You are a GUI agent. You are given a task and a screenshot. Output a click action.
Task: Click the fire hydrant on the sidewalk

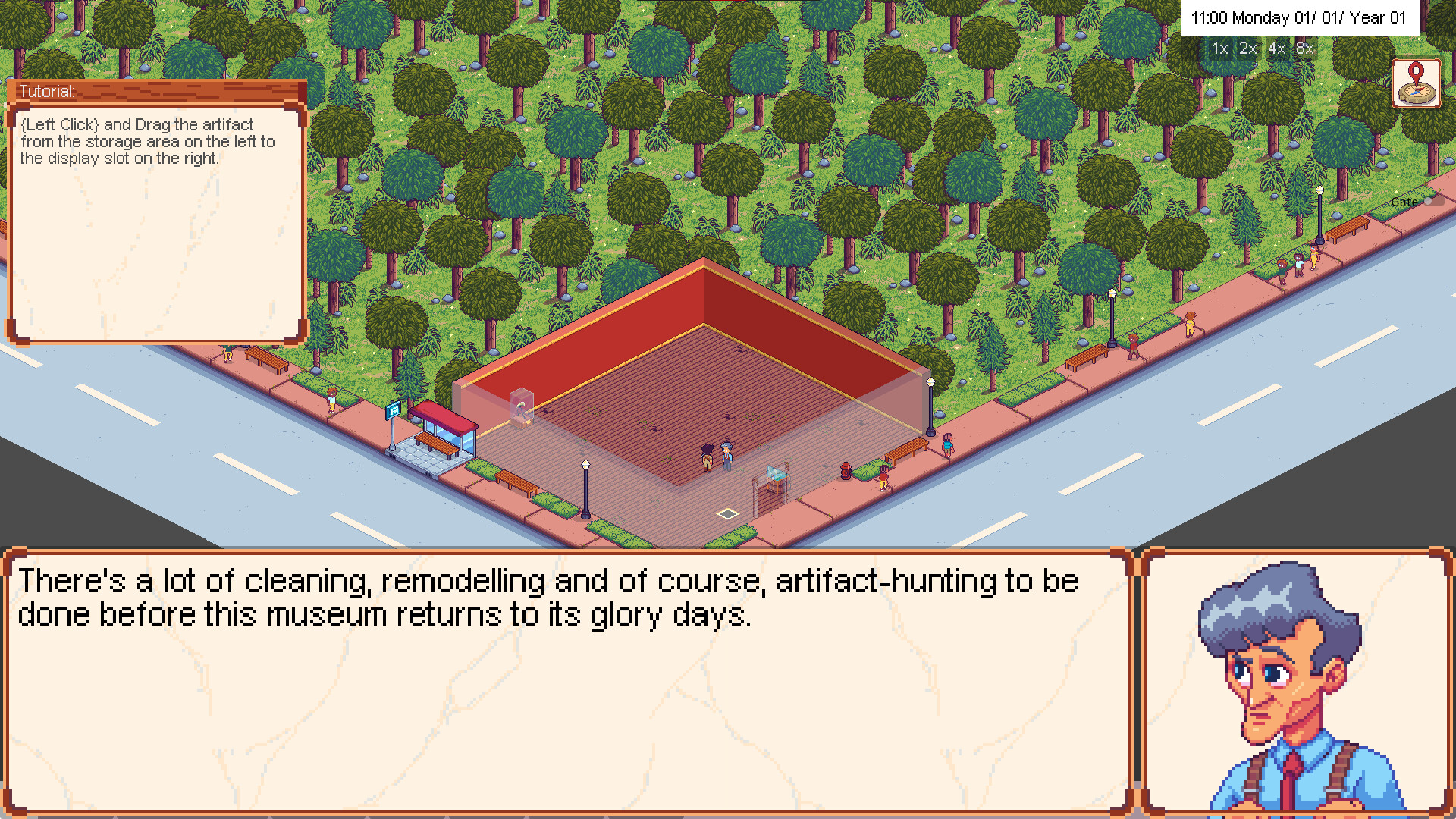pos(846,472)
